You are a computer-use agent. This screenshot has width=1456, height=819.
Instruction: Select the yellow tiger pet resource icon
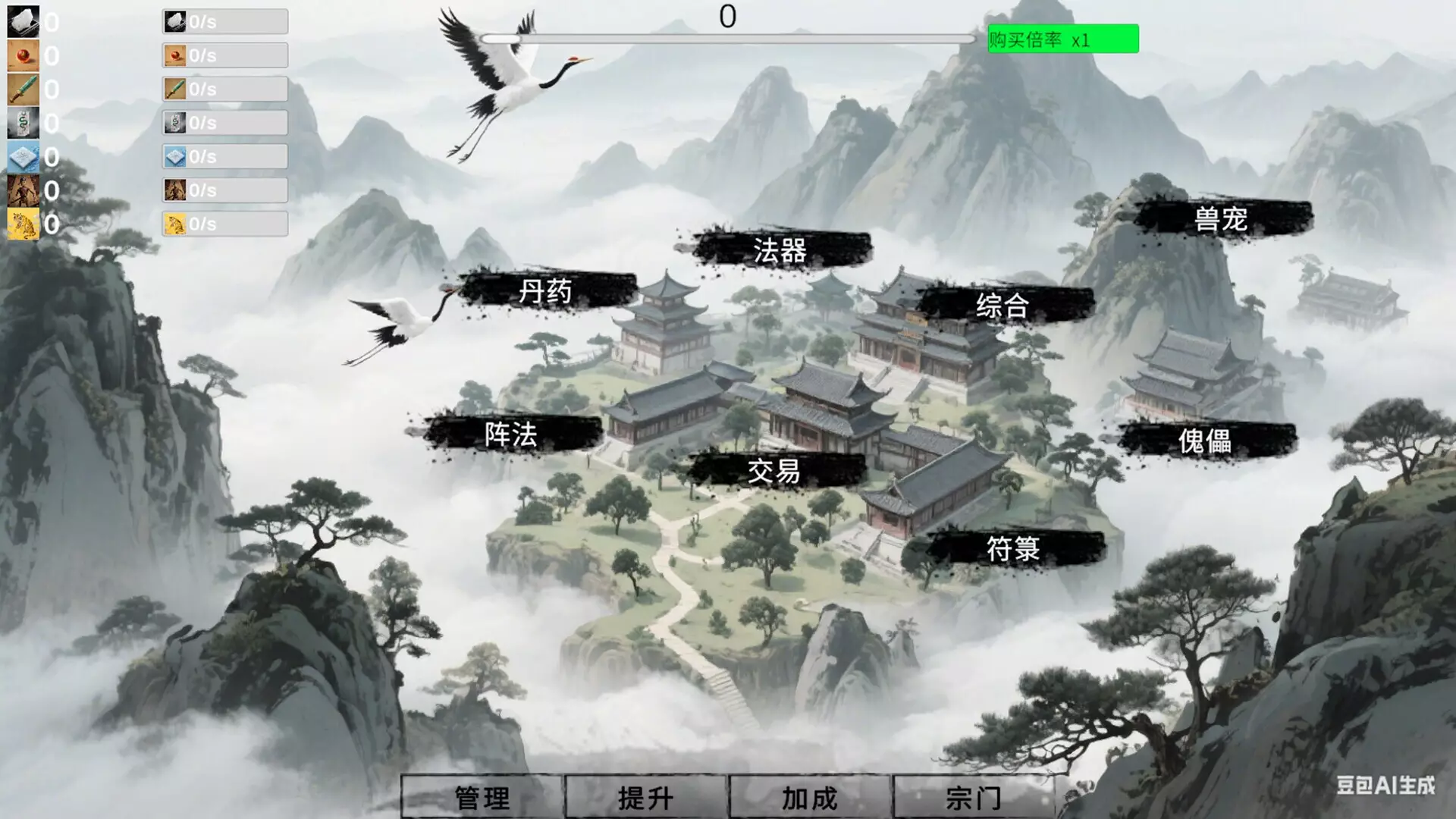coord(23,224)
